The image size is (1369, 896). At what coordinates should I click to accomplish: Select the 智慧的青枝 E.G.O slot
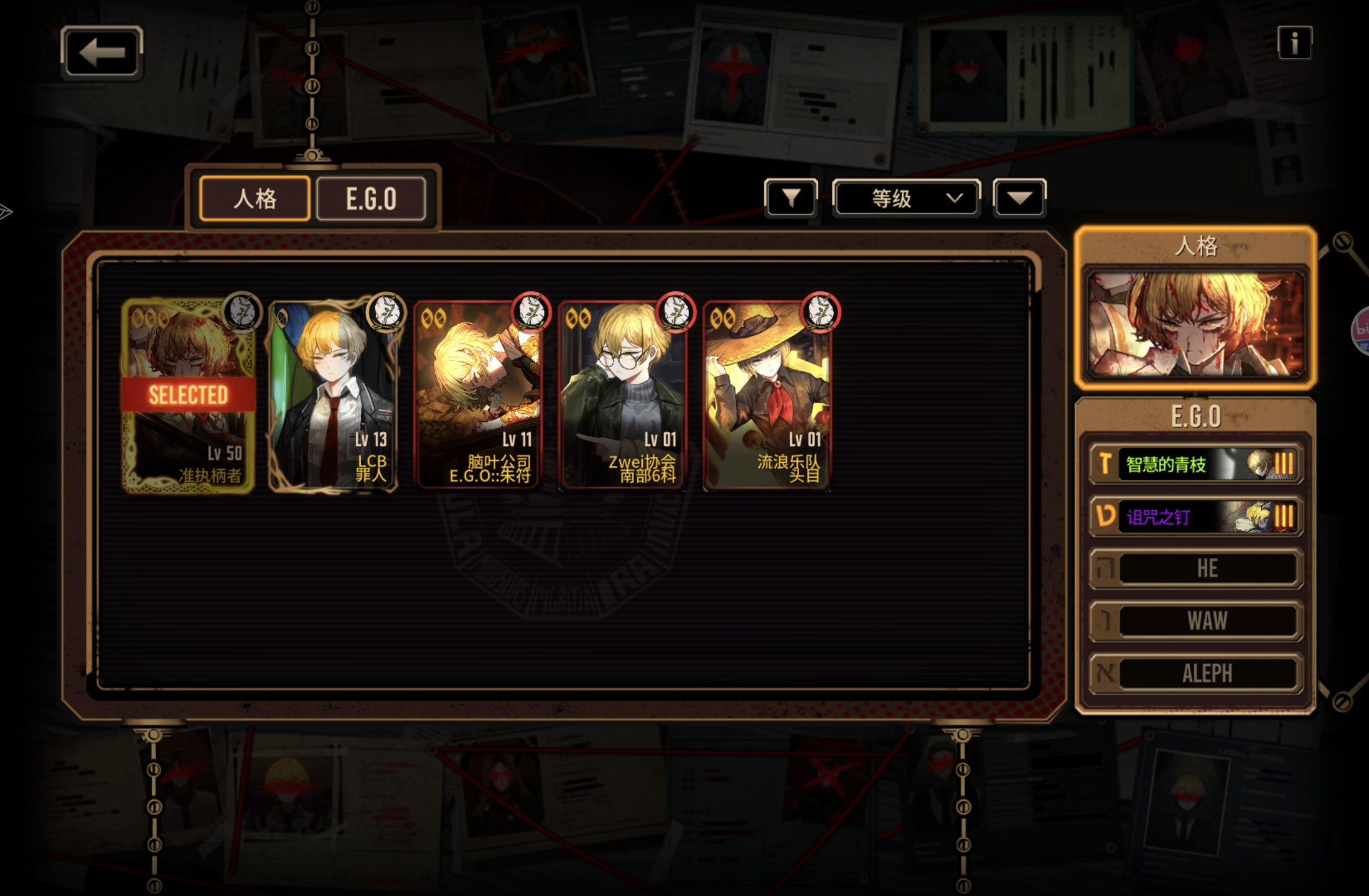pos(1195,464)
